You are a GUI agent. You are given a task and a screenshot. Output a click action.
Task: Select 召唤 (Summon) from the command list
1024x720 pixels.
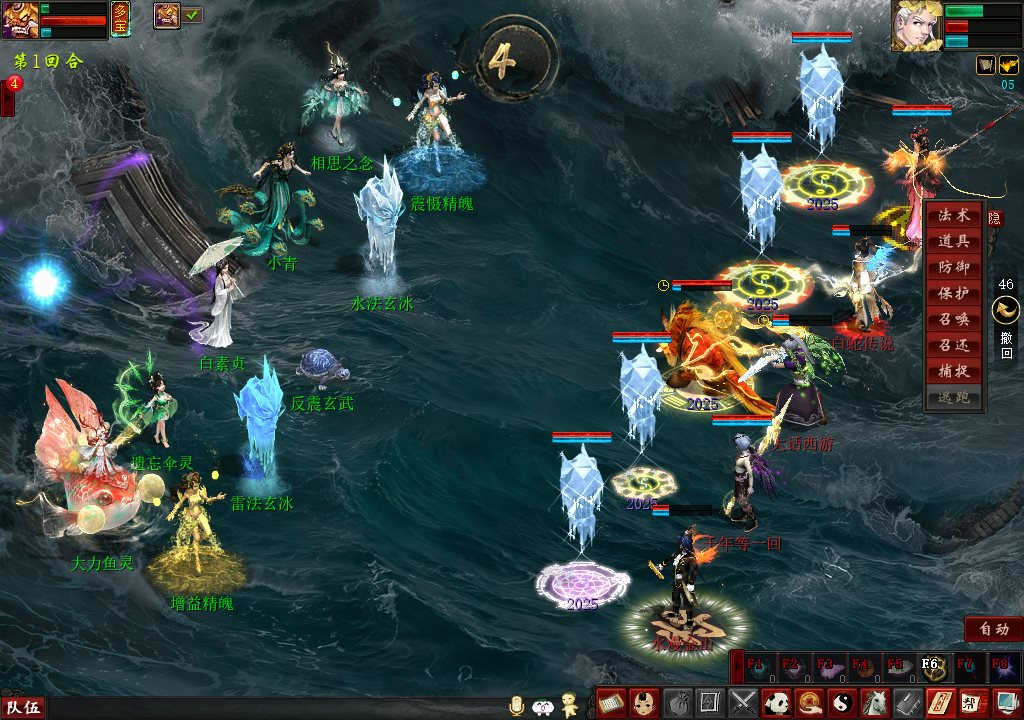click(x=954, y=320)
